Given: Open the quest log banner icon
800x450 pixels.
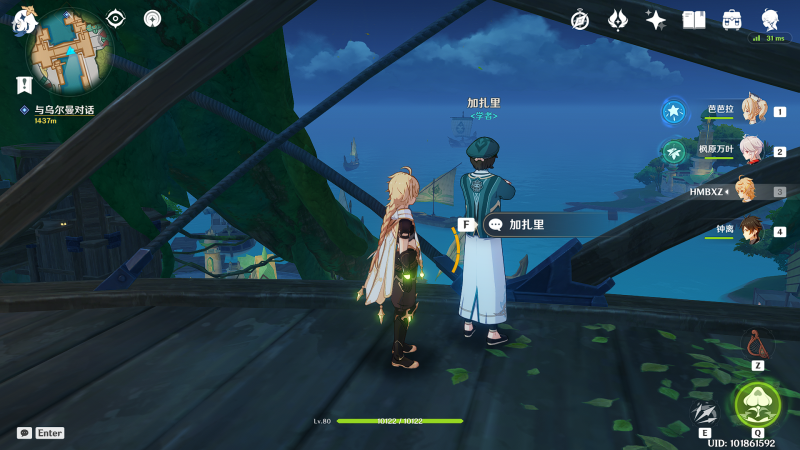Looking at the screenshot, I should point(22,85).
